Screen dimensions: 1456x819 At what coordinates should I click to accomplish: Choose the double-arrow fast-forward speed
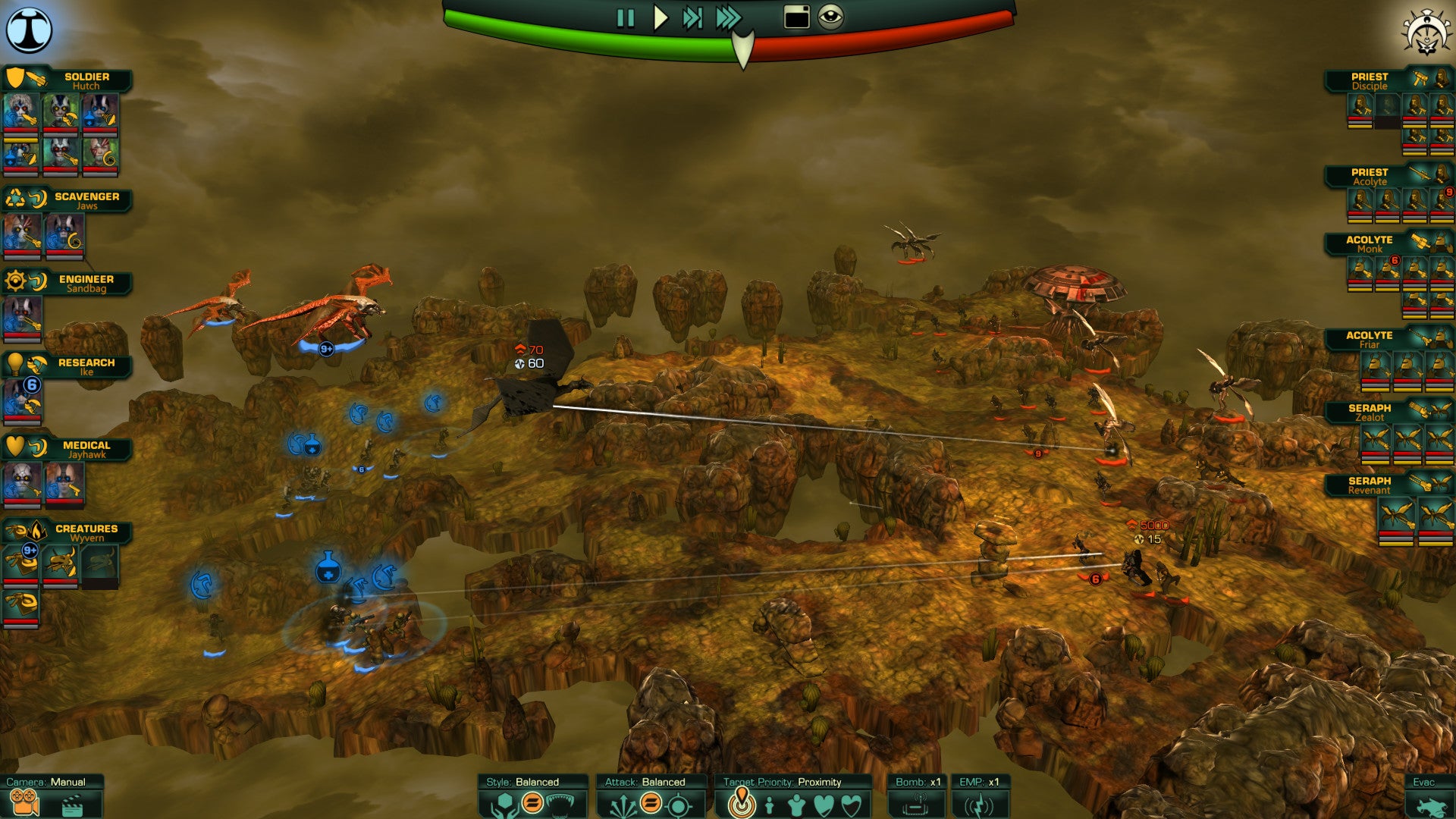(692, 18)
